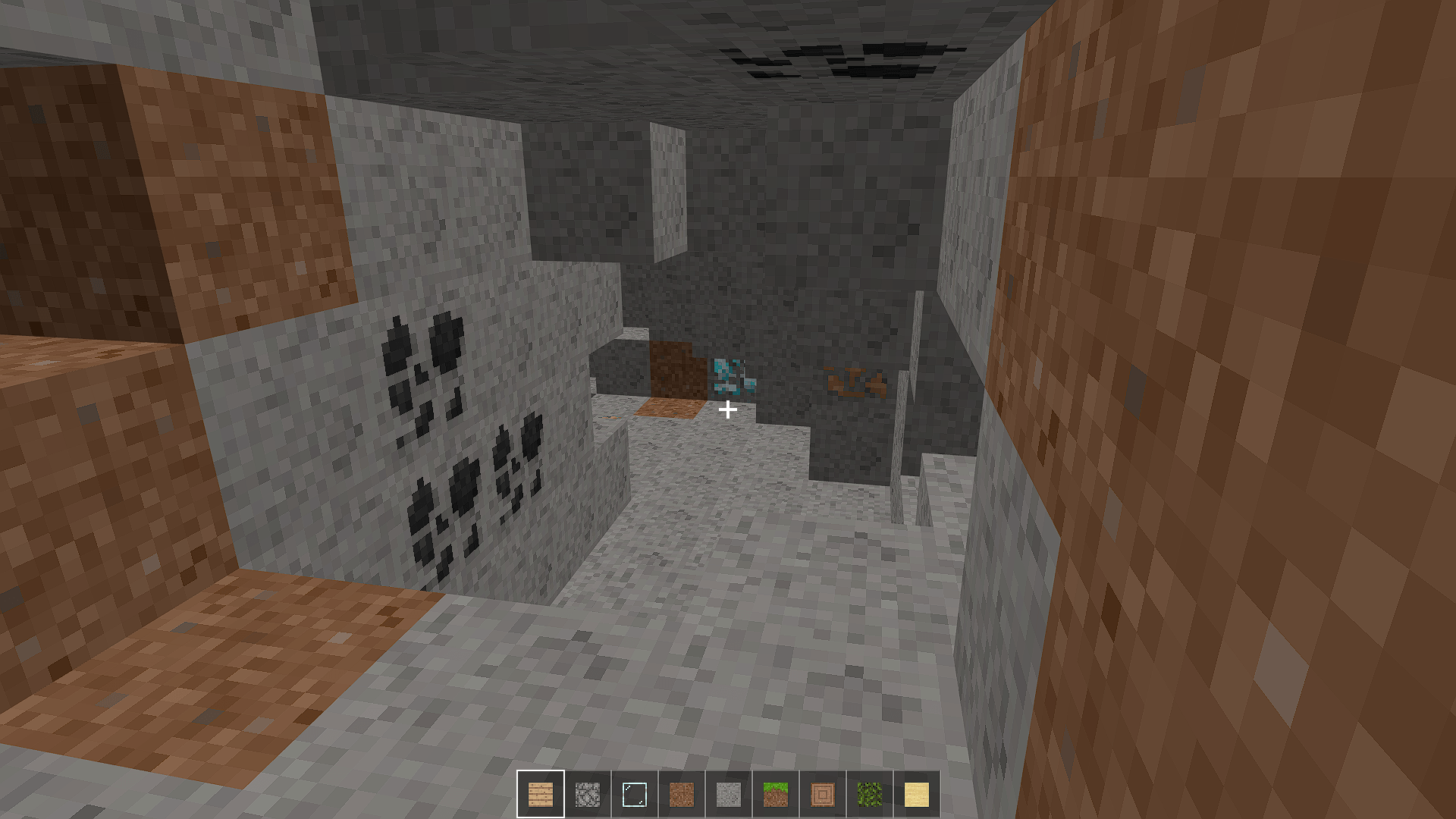Select the wooden planks hotbar slot
The height and width of the screenshot is (819, 1456).
point(541,794)
